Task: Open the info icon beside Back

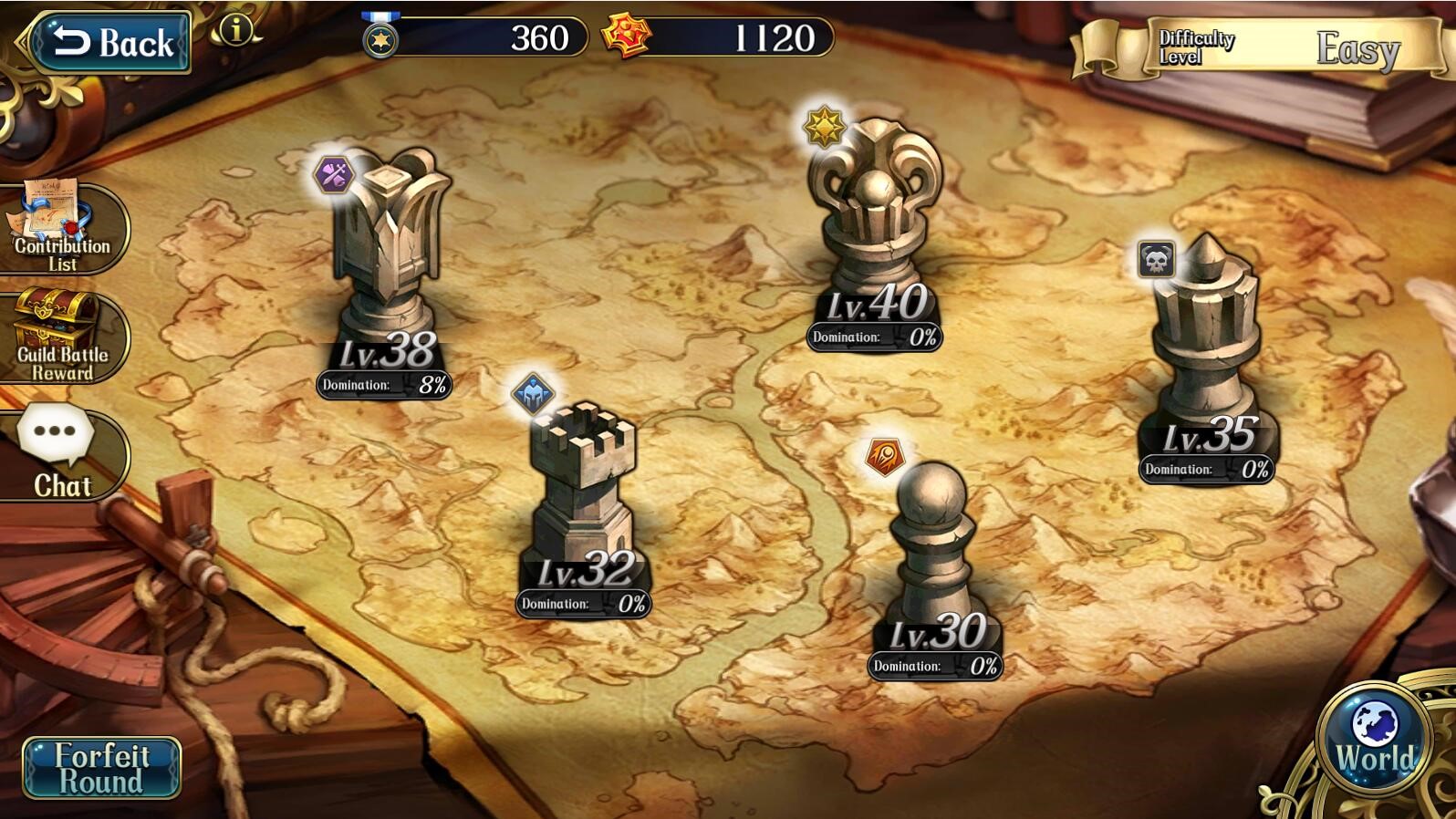Action: (x=235, y=30)
